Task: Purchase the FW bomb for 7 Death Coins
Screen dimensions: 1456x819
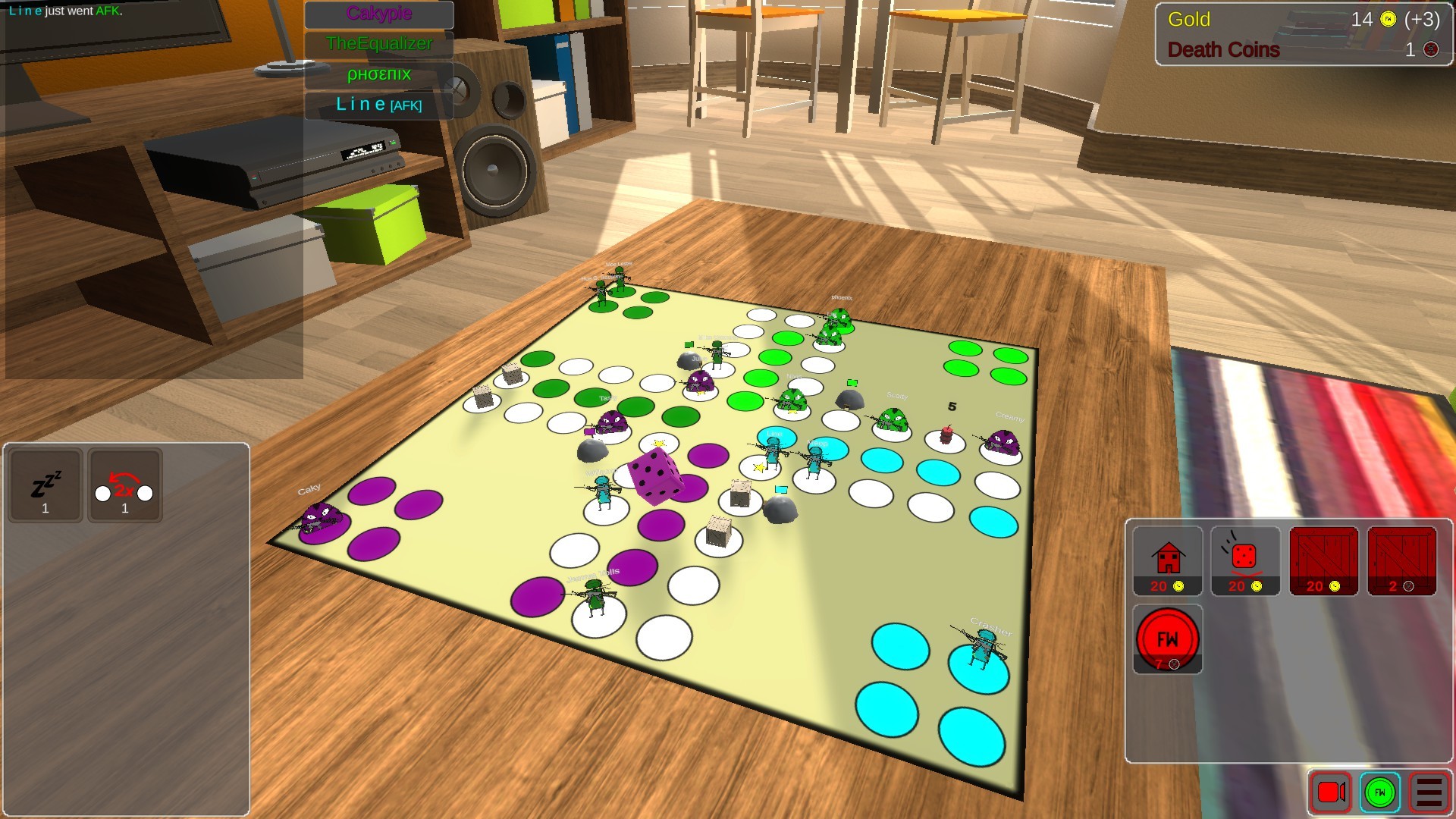Action: (1168, 639)
